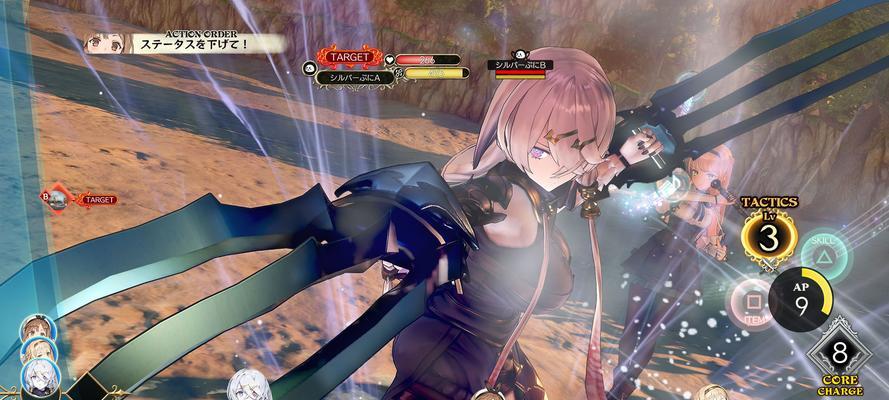Select the Tactics Lv 3 emblem
This screenshot has height=400, width=889.
click(x=769, y=238)
